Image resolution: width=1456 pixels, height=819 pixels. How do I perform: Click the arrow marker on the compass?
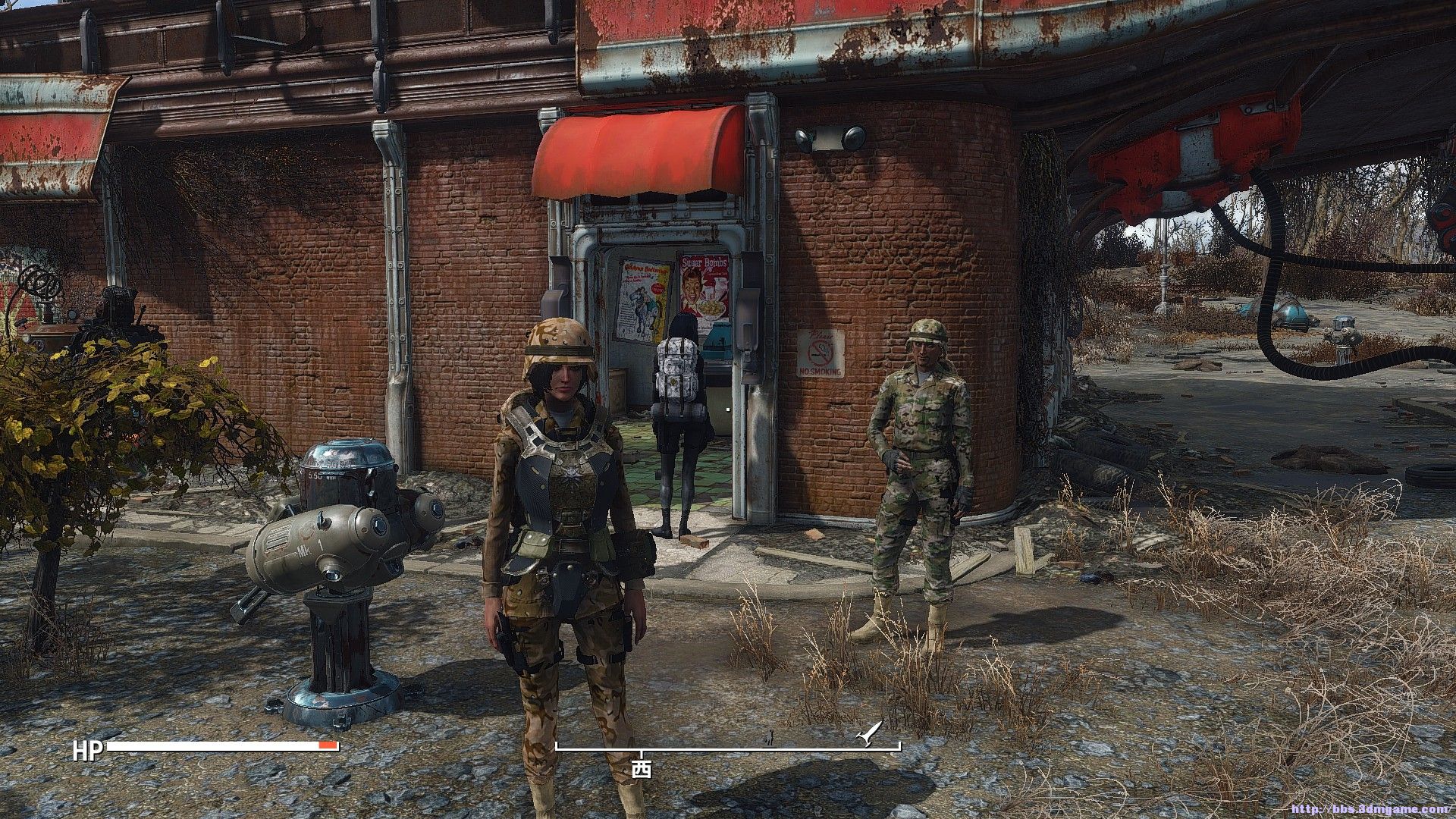point(867,734)
